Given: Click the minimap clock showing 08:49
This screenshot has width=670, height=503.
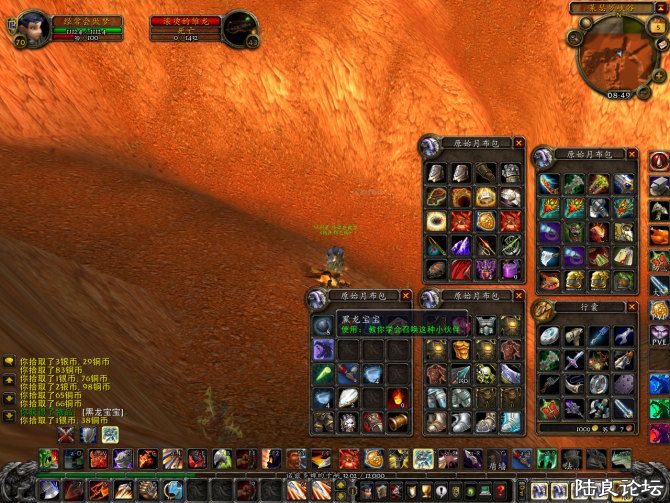Looking at the screenshot, I should tap(619, 95).
